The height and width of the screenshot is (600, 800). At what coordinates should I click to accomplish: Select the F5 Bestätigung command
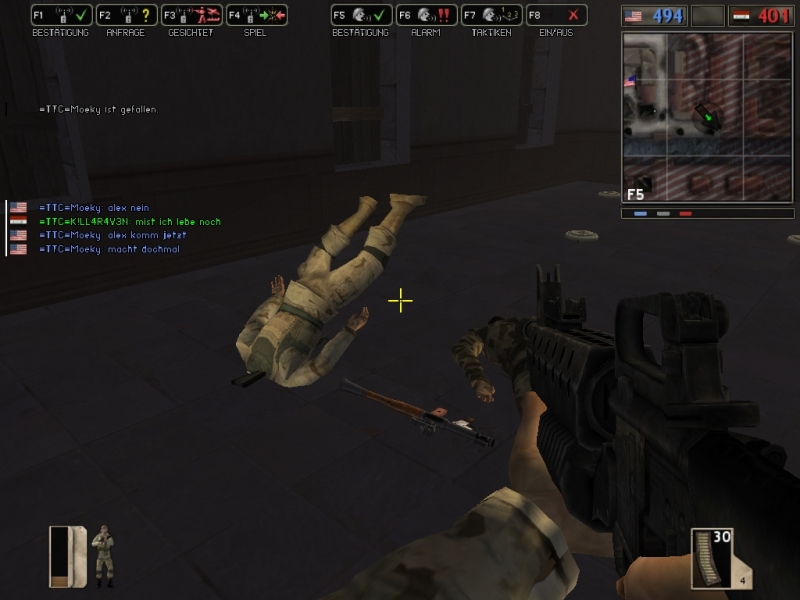coord(360,16)
